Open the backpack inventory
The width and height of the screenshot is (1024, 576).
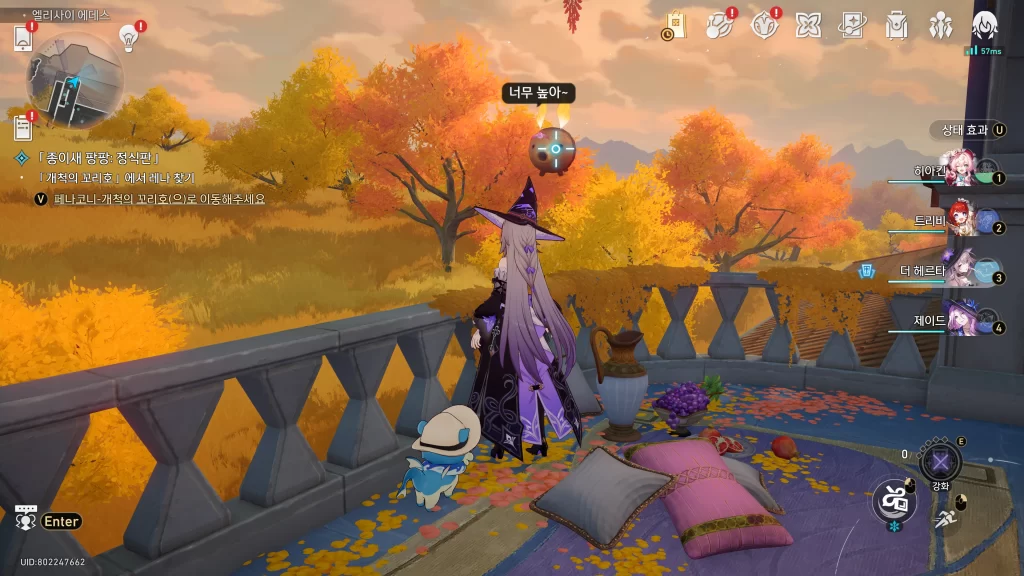tap(897, 24)
